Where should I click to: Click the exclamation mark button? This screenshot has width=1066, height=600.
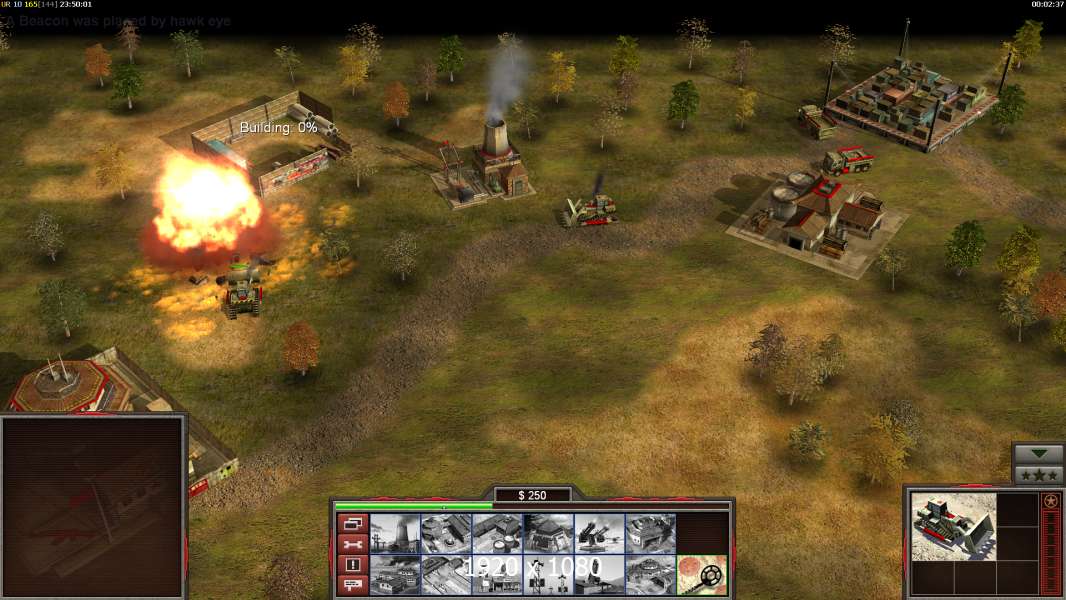pos(352,565)
